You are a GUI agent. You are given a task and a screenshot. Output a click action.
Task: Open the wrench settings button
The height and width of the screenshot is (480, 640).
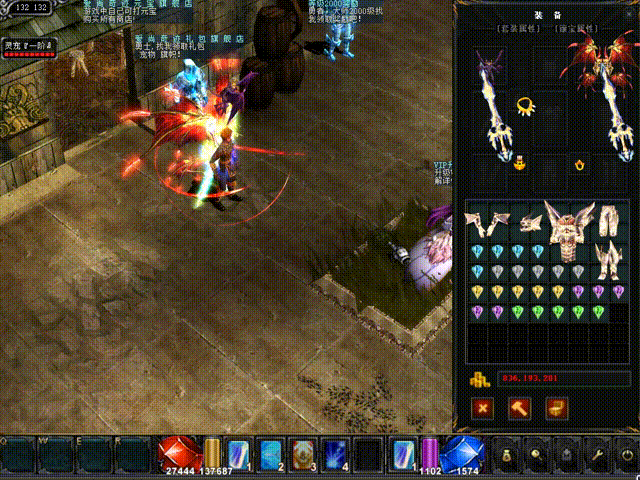(x=598, y=456)
